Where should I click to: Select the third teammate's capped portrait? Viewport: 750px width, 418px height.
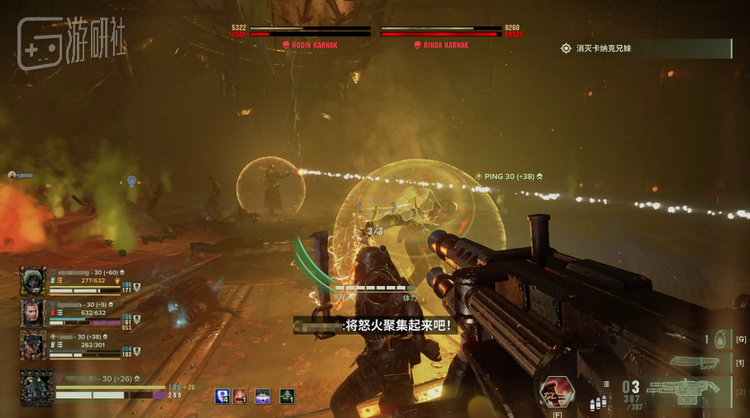tap(33, 345)
